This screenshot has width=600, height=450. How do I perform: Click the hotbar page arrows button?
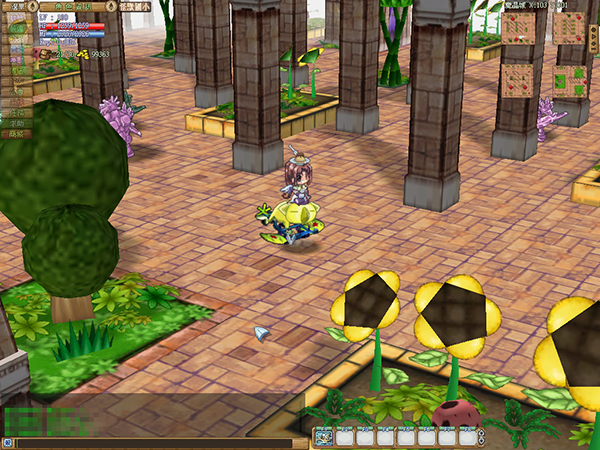coord(482,437)
